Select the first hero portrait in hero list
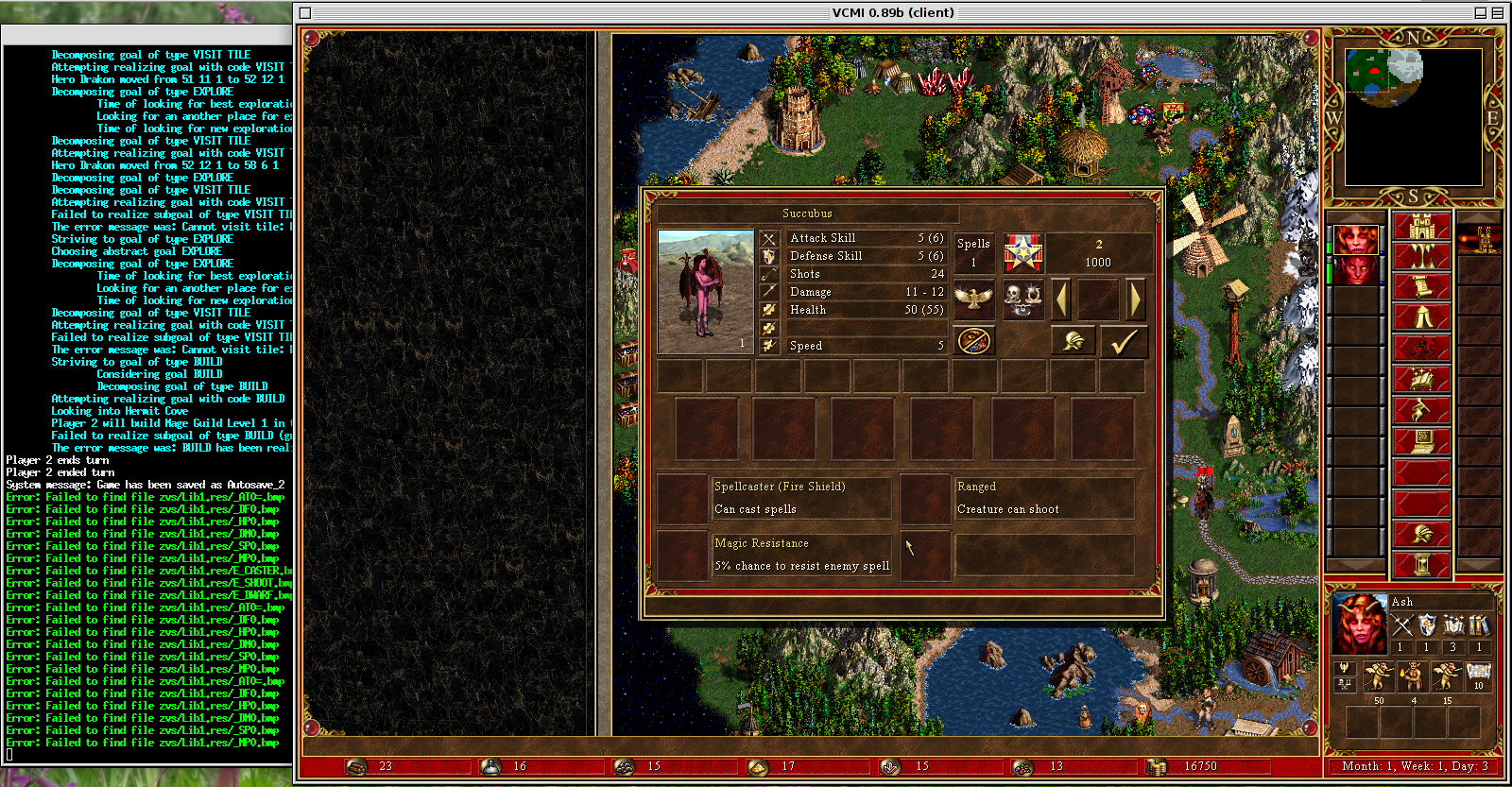 pos(1357,240)
